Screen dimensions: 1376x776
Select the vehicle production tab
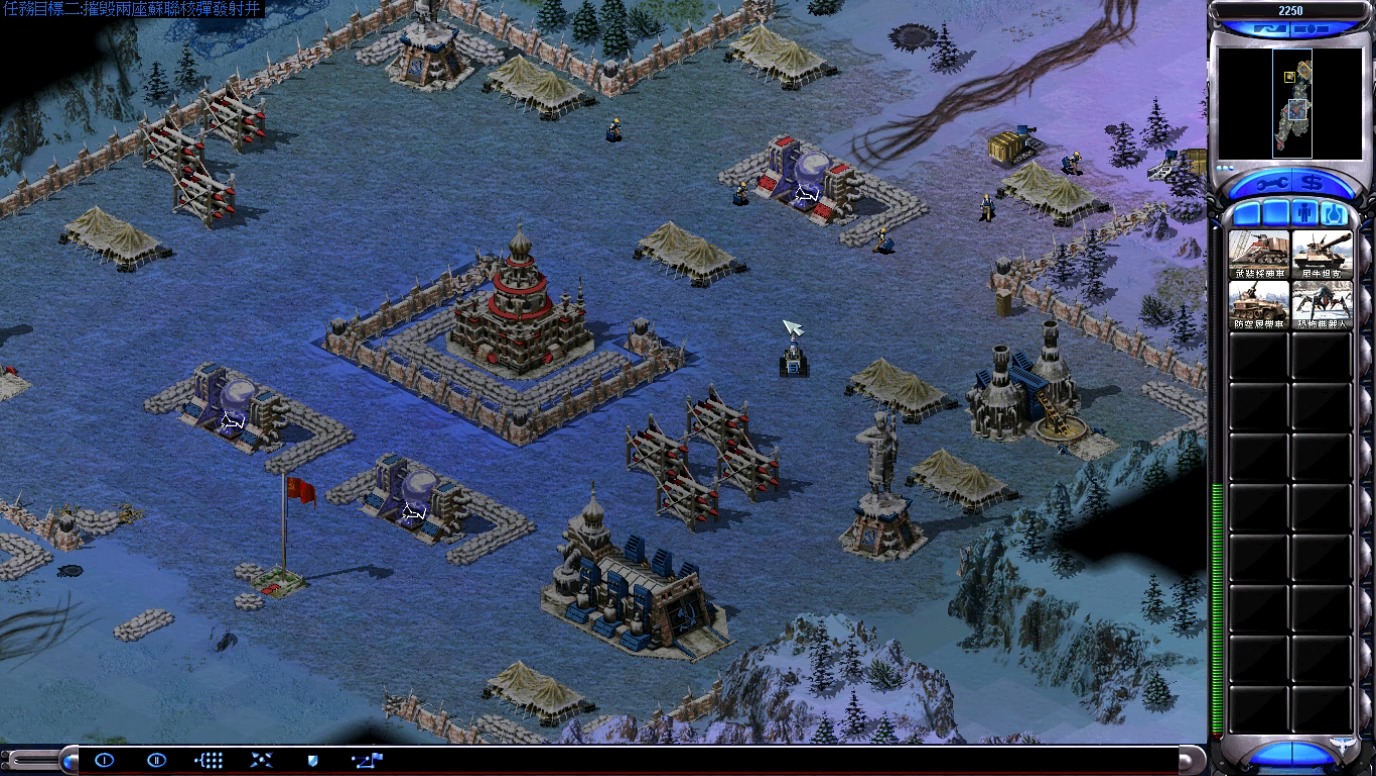tap(1334, 213)
